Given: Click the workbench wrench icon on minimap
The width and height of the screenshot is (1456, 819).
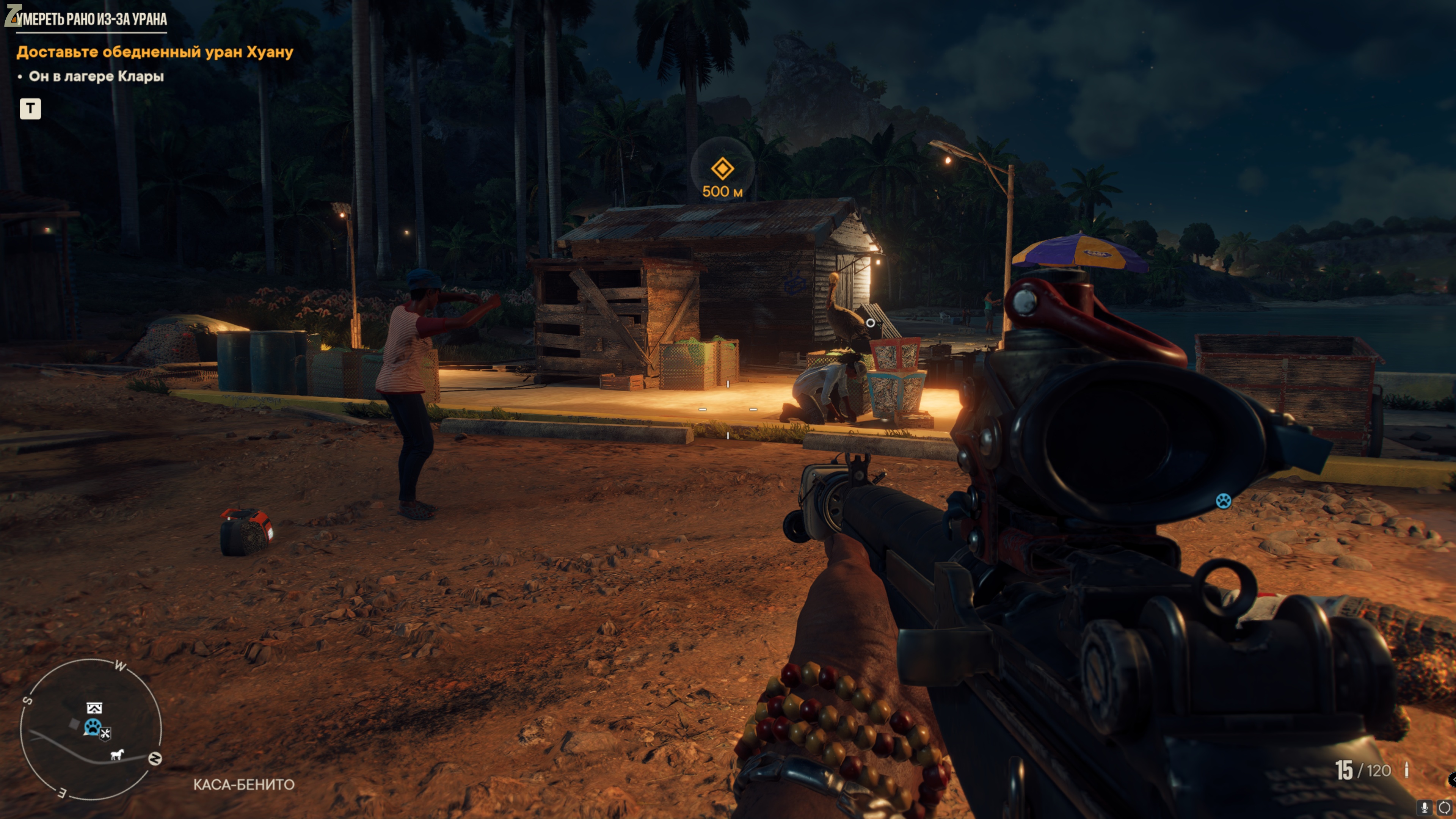Looking at the screenshot, I should (x=106, y=734).
